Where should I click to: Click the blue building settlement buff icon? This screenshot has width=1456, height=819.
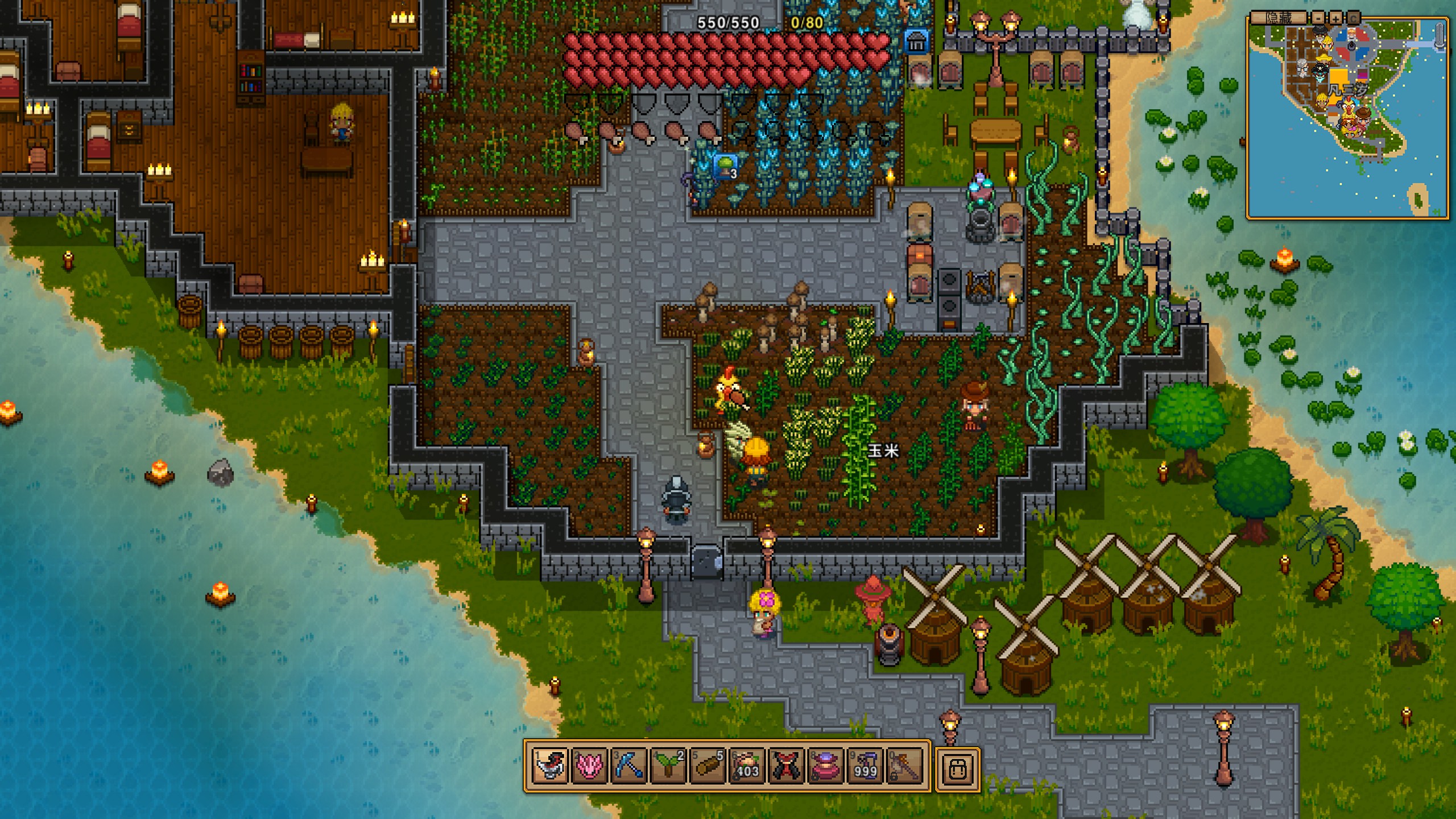[916, 42]
